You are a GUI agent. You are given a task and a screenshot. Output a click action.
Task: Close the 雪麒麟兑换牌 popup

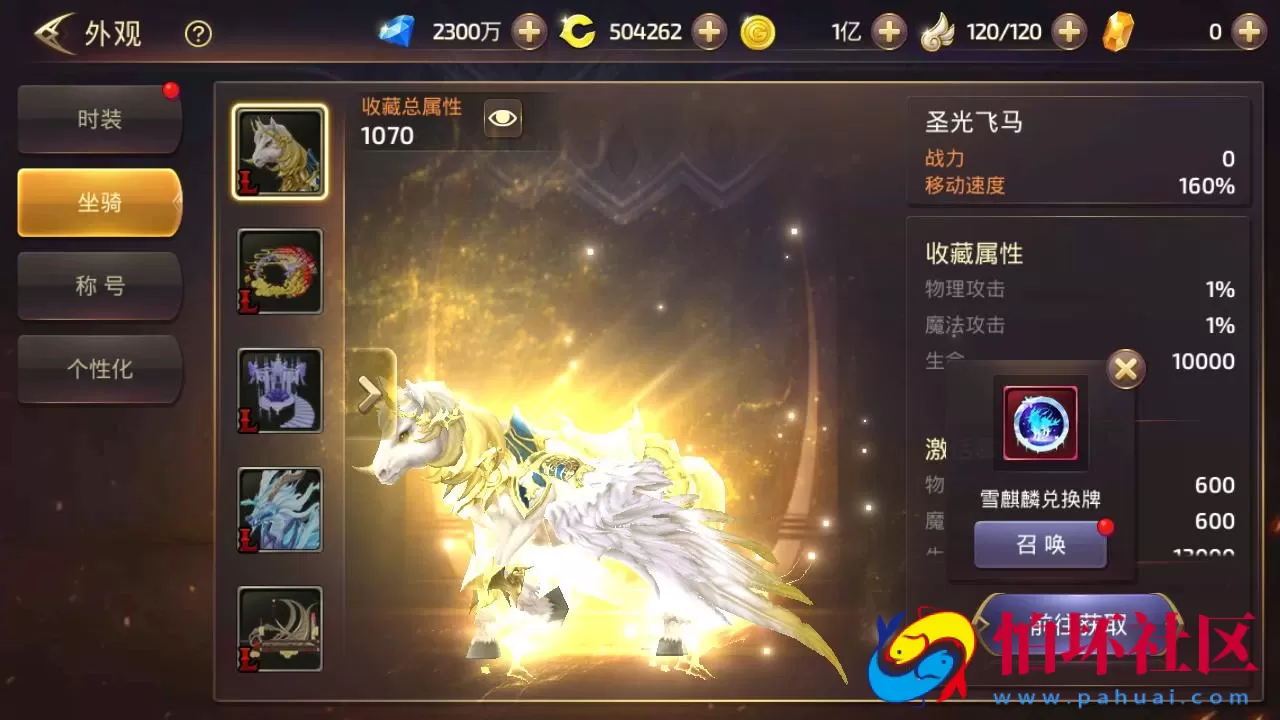(1125, 368)
